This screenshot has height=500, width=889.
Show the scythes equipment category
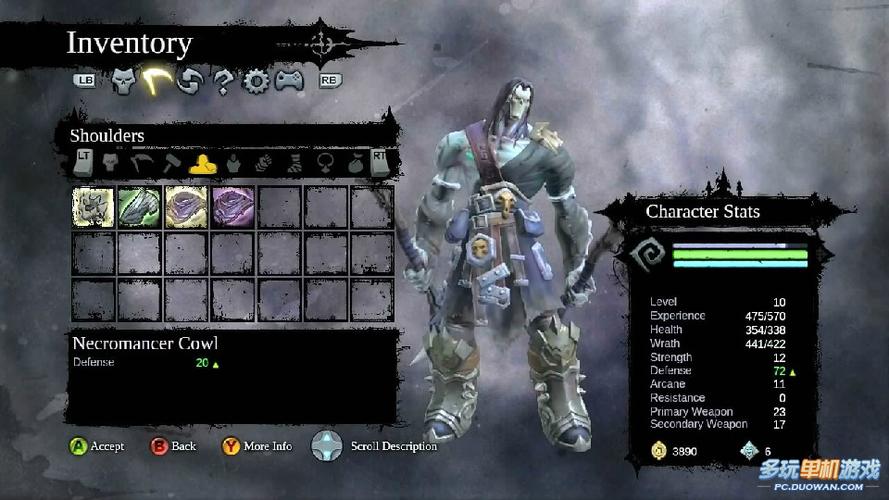140,161
